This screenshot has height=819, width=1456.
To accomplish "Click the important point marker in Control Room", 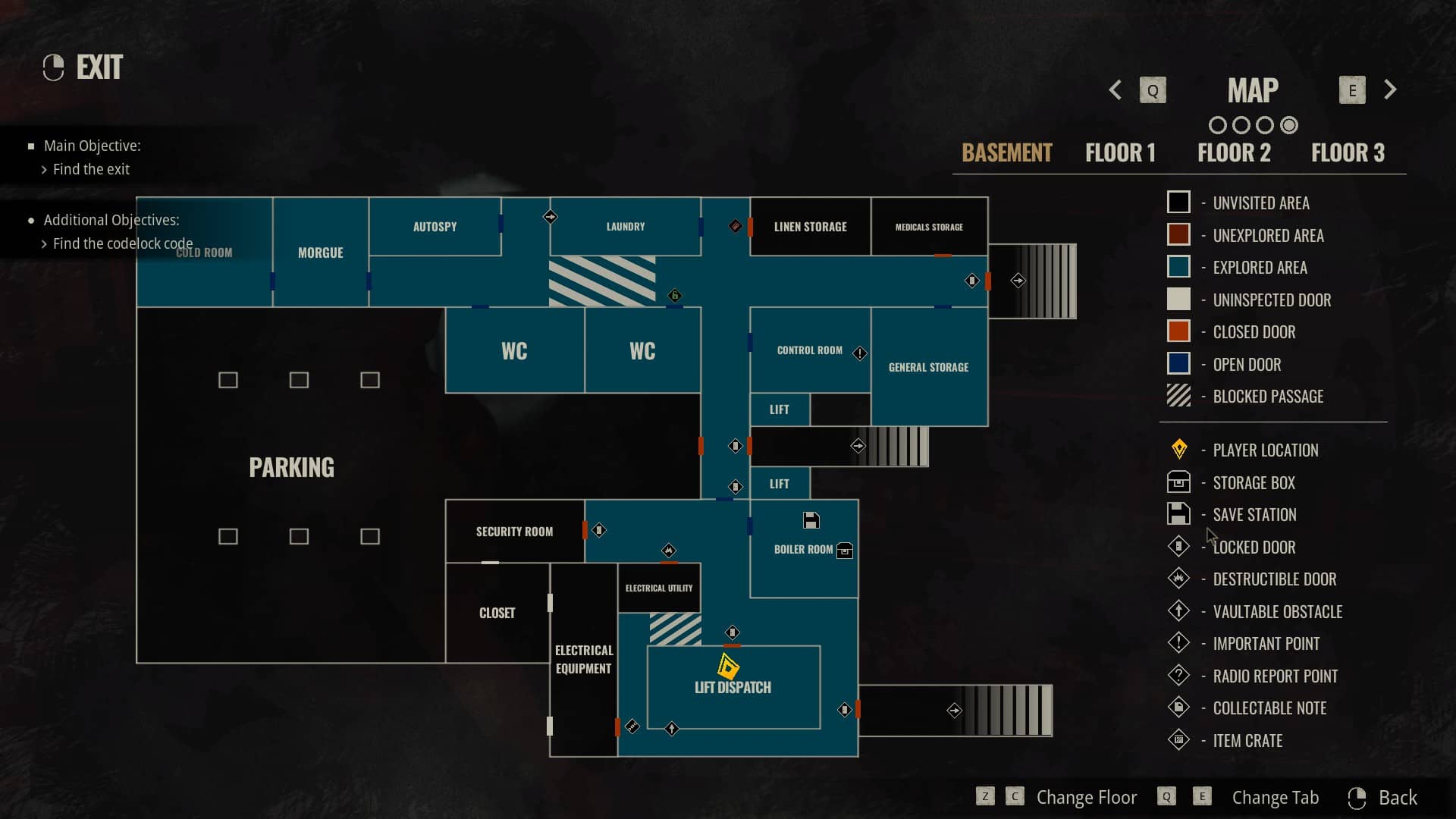I will [859, 353].
